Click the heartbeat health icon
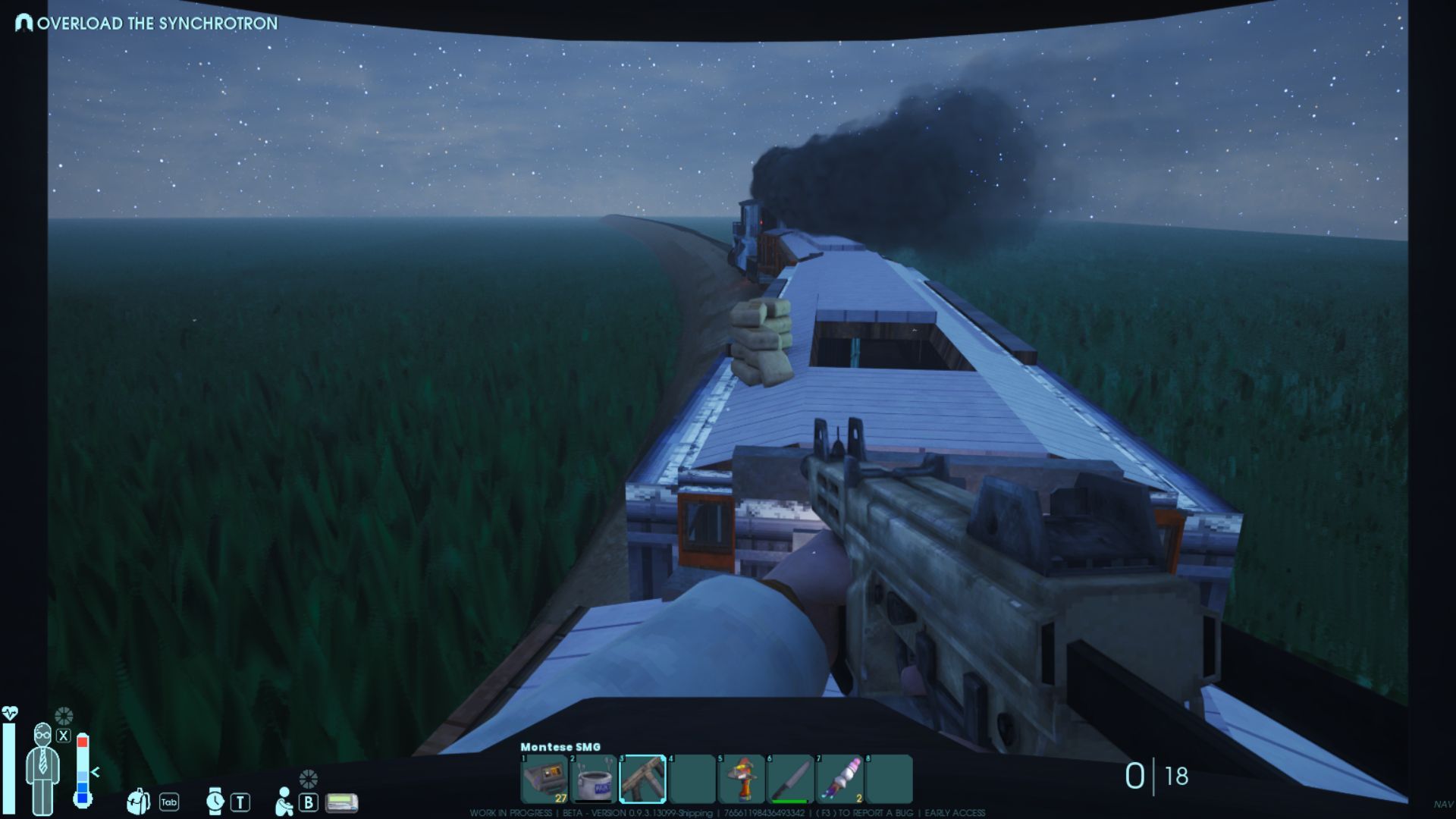 (10, 714)
